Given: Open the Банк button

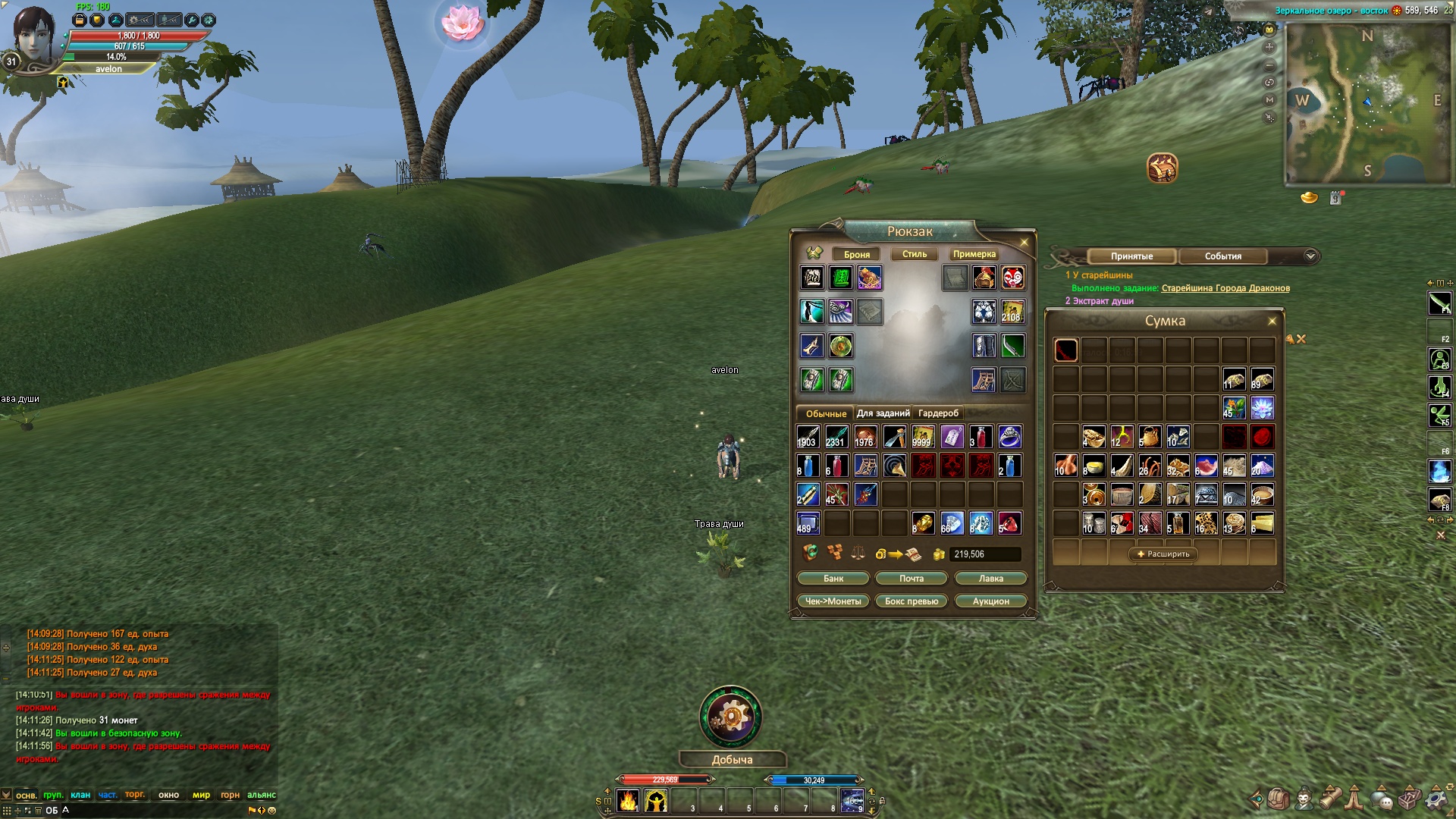Looking at the screenshot, I should 833,579.
